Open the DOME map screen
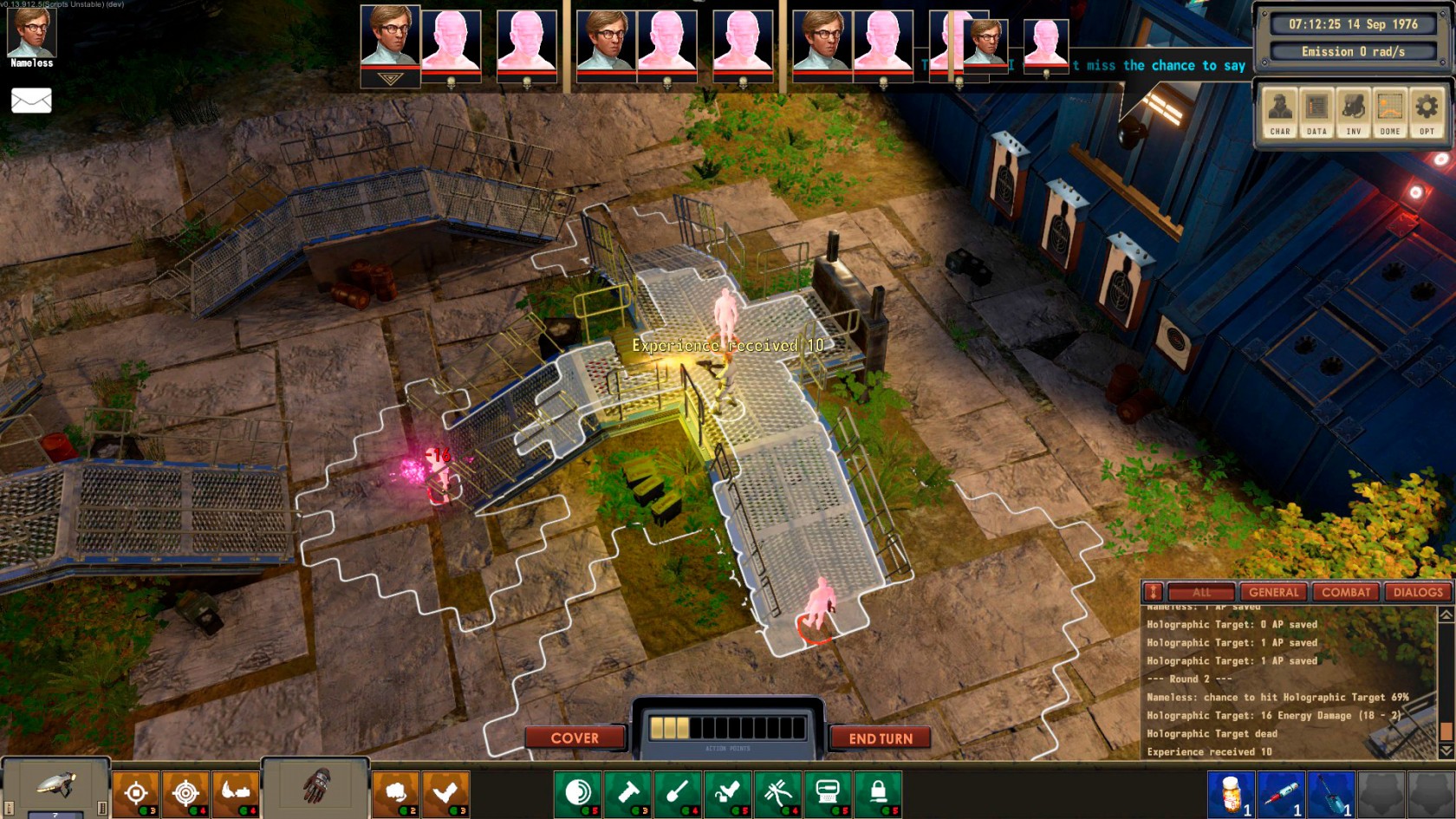 tap(1389, 114)
